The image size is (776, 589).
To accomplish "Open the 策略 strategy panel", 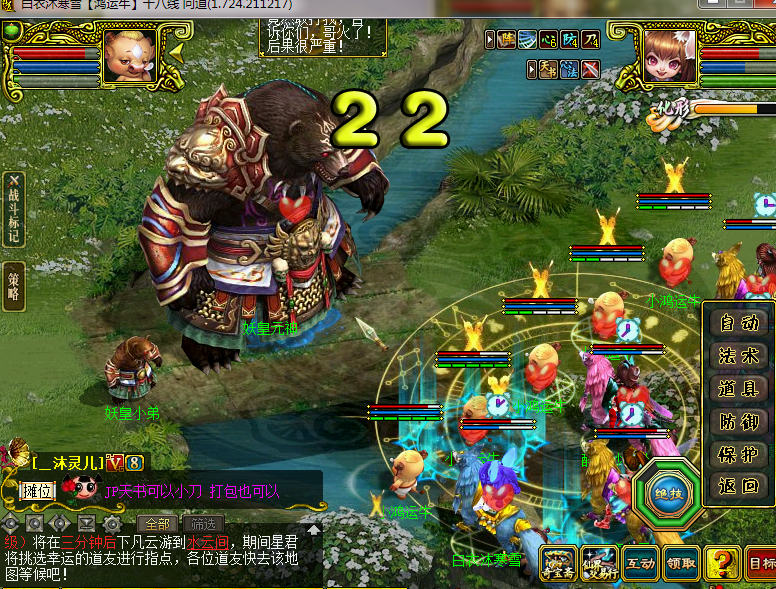I will (x=13, y=285).
